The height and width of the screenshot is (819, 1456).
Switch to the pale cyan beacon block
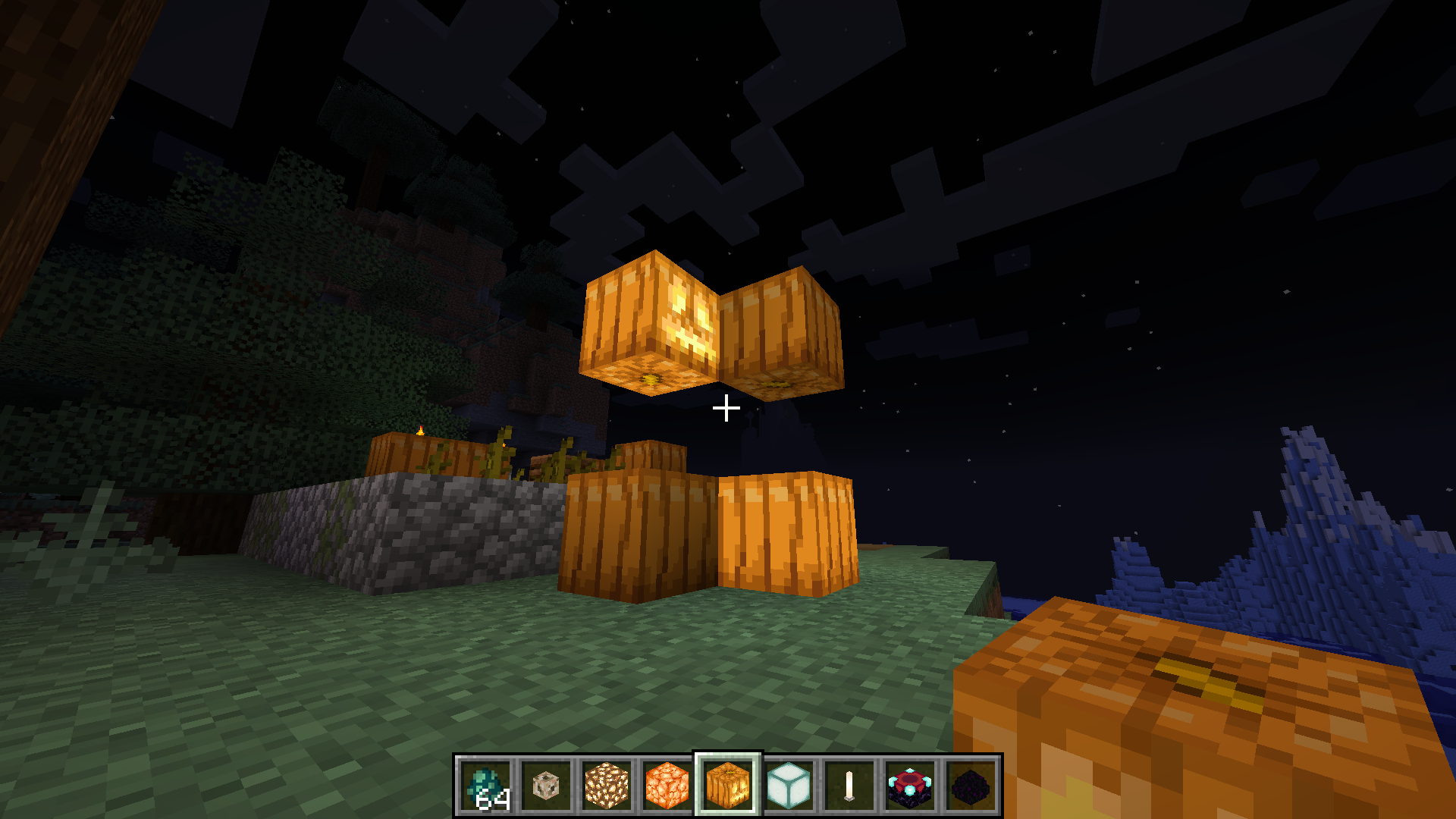coord(789,786)
